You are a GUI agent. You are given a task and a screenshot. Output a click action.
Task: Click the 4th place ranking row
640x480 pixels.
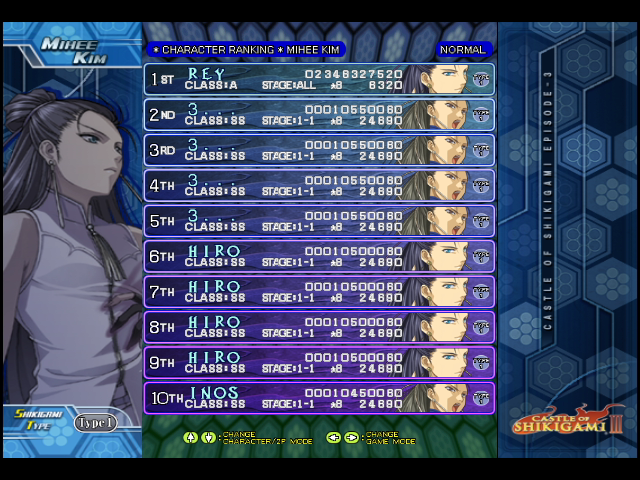pyautogui.click(x=319, y=186)
